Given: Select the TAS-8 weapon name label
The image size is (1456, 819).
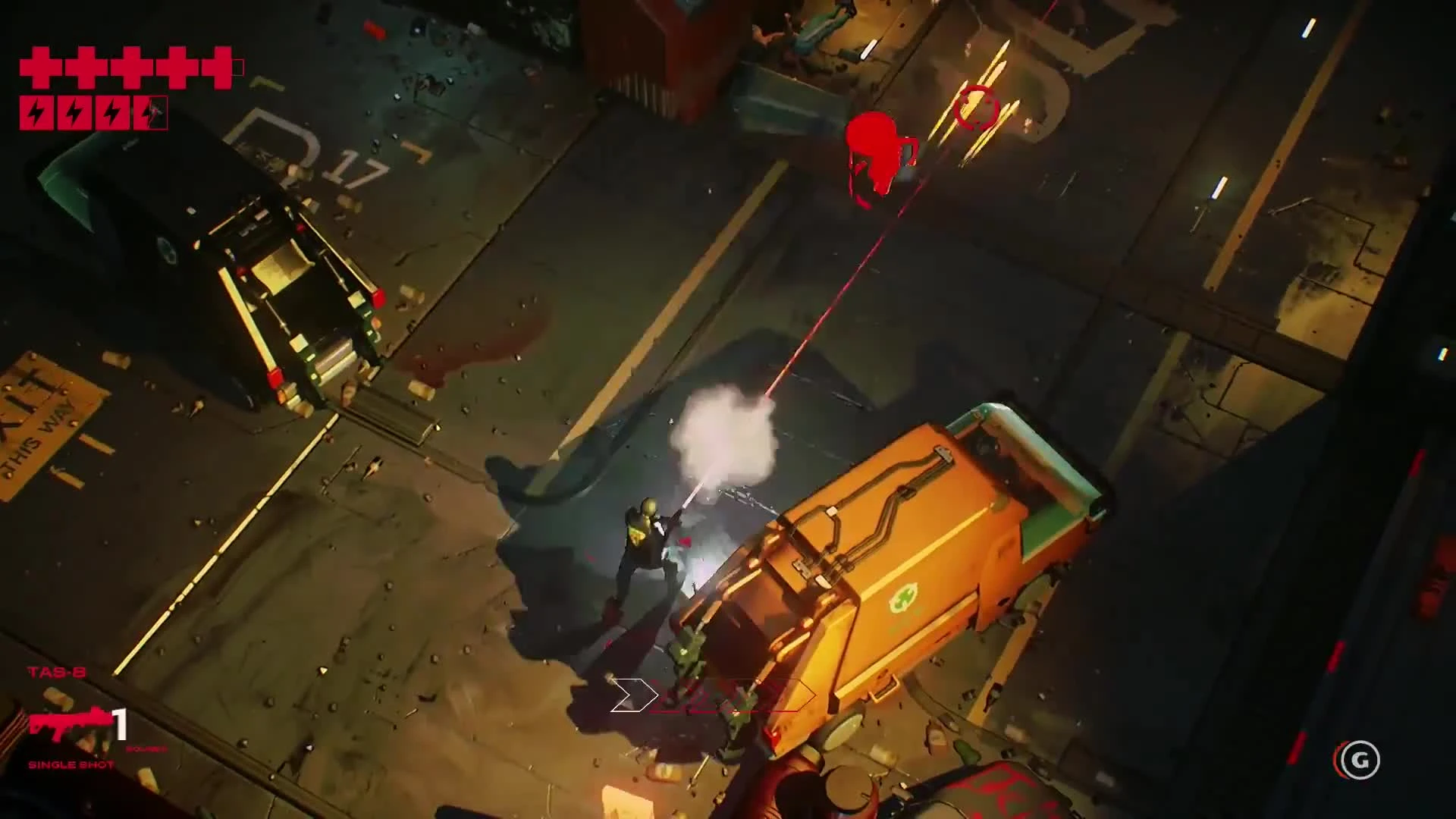Looking at the screenshot, I should [57, 671].
